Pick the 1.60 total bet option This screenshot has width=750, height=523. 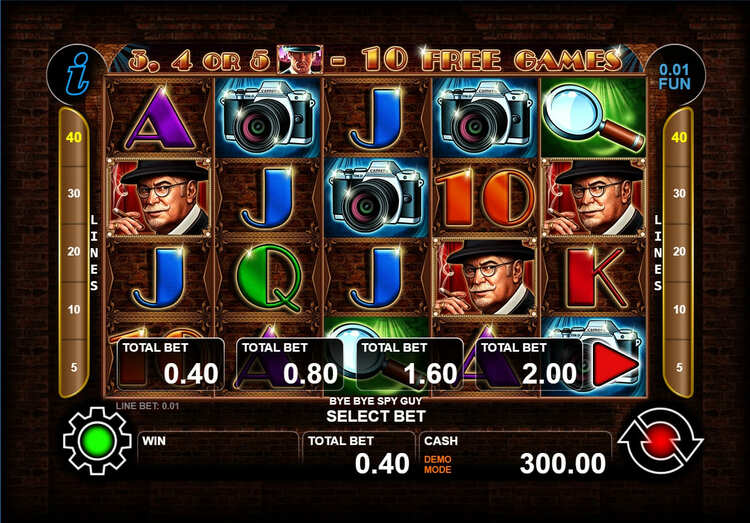point(410,364)
